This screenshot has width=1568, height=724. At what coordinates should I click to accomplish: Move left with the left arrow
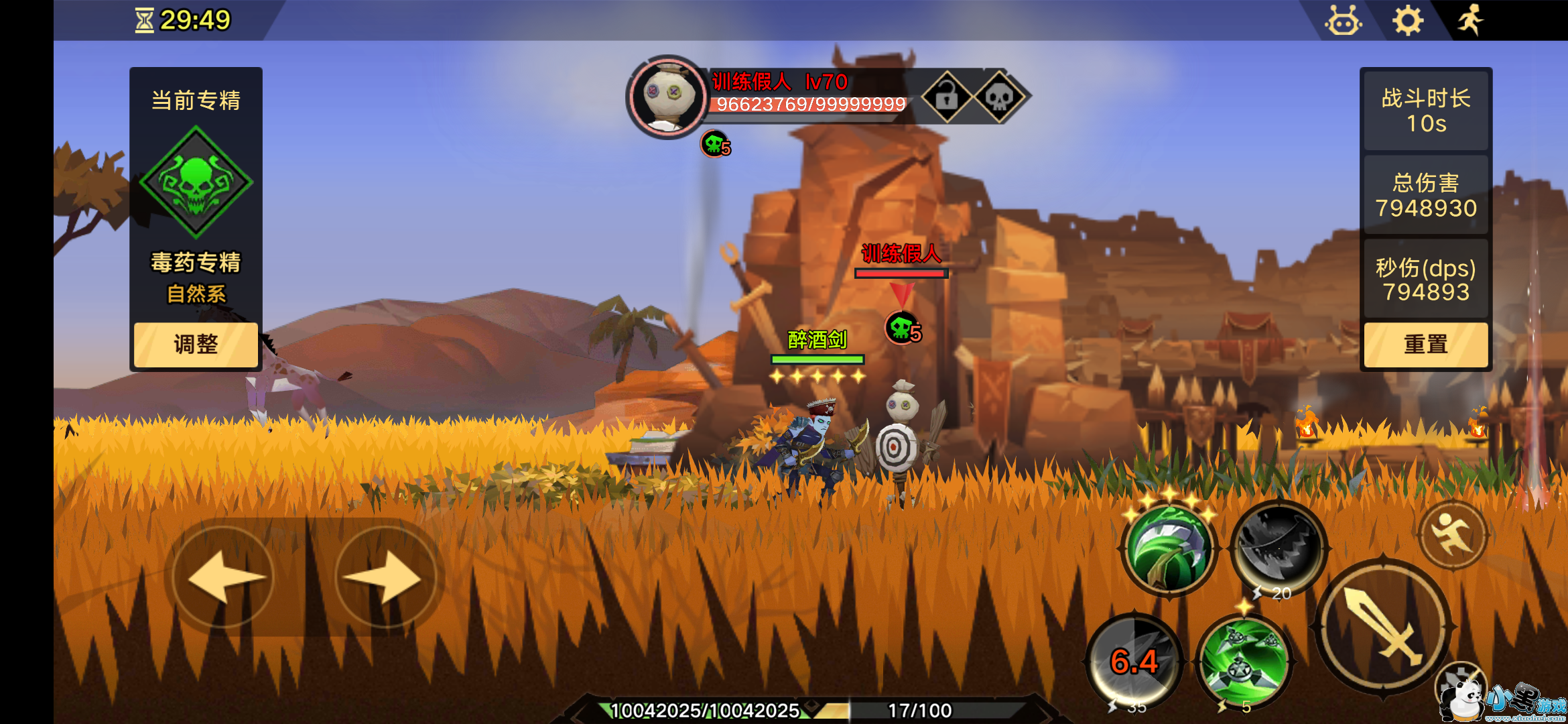[x=224, y=577]
